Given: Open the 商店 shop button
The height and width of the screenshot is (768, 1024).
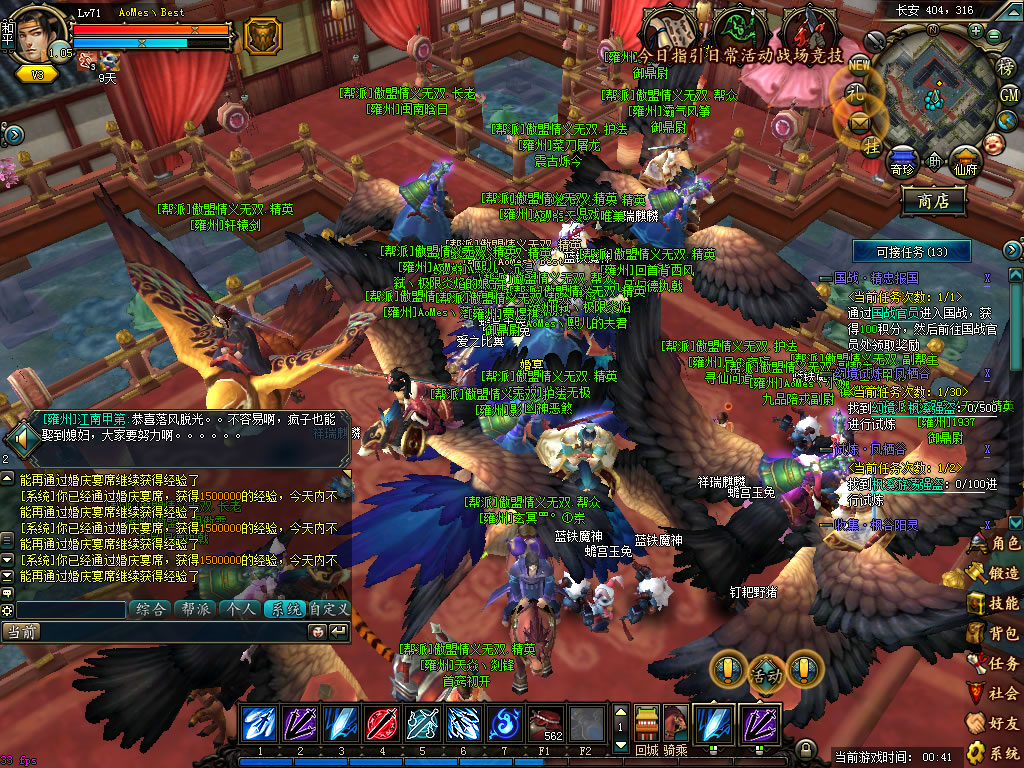Looking at the screenshot, I should coord(933,200).
